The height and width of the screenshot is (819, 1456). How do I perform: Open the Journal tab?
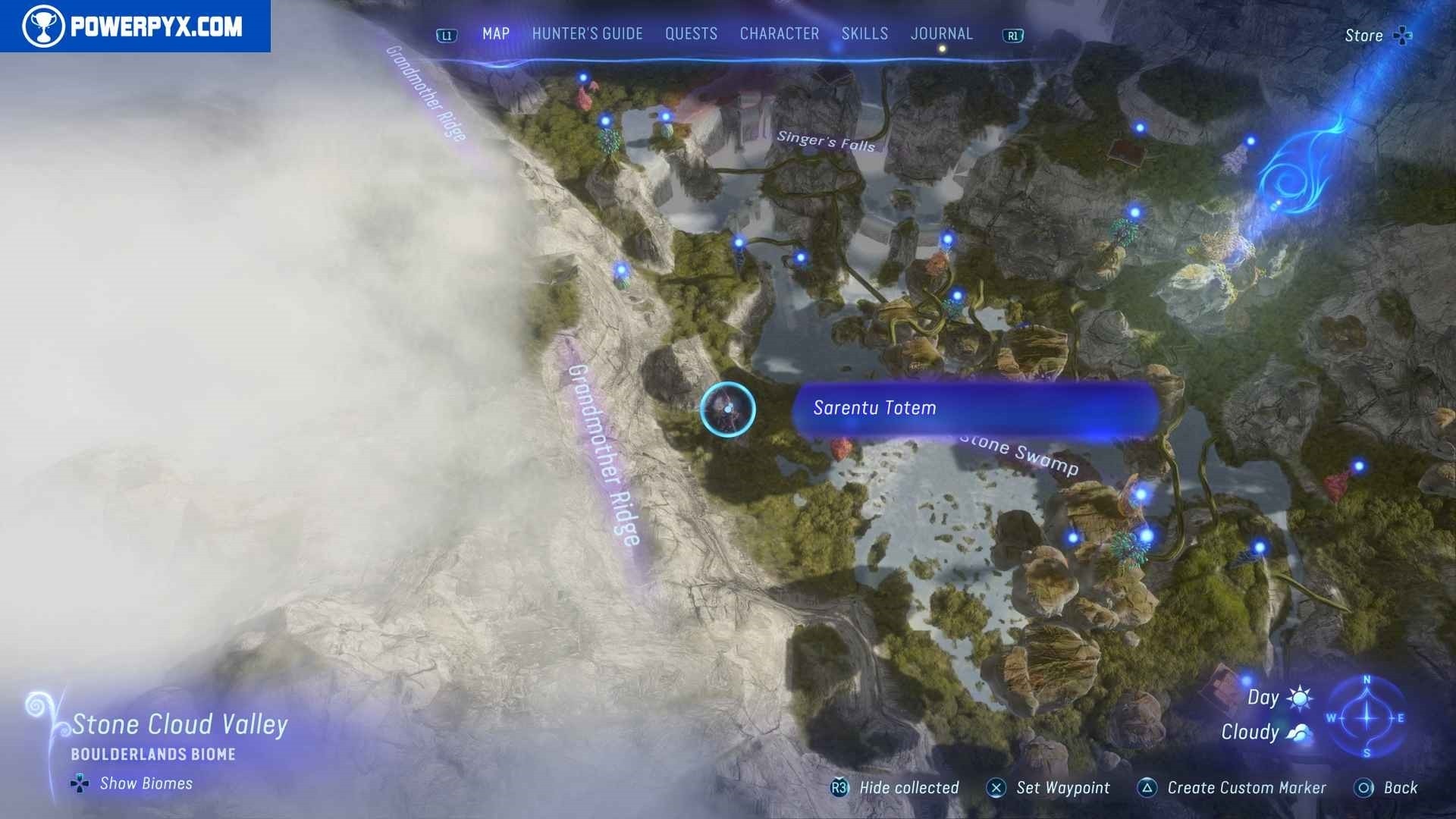coord(941,34)
